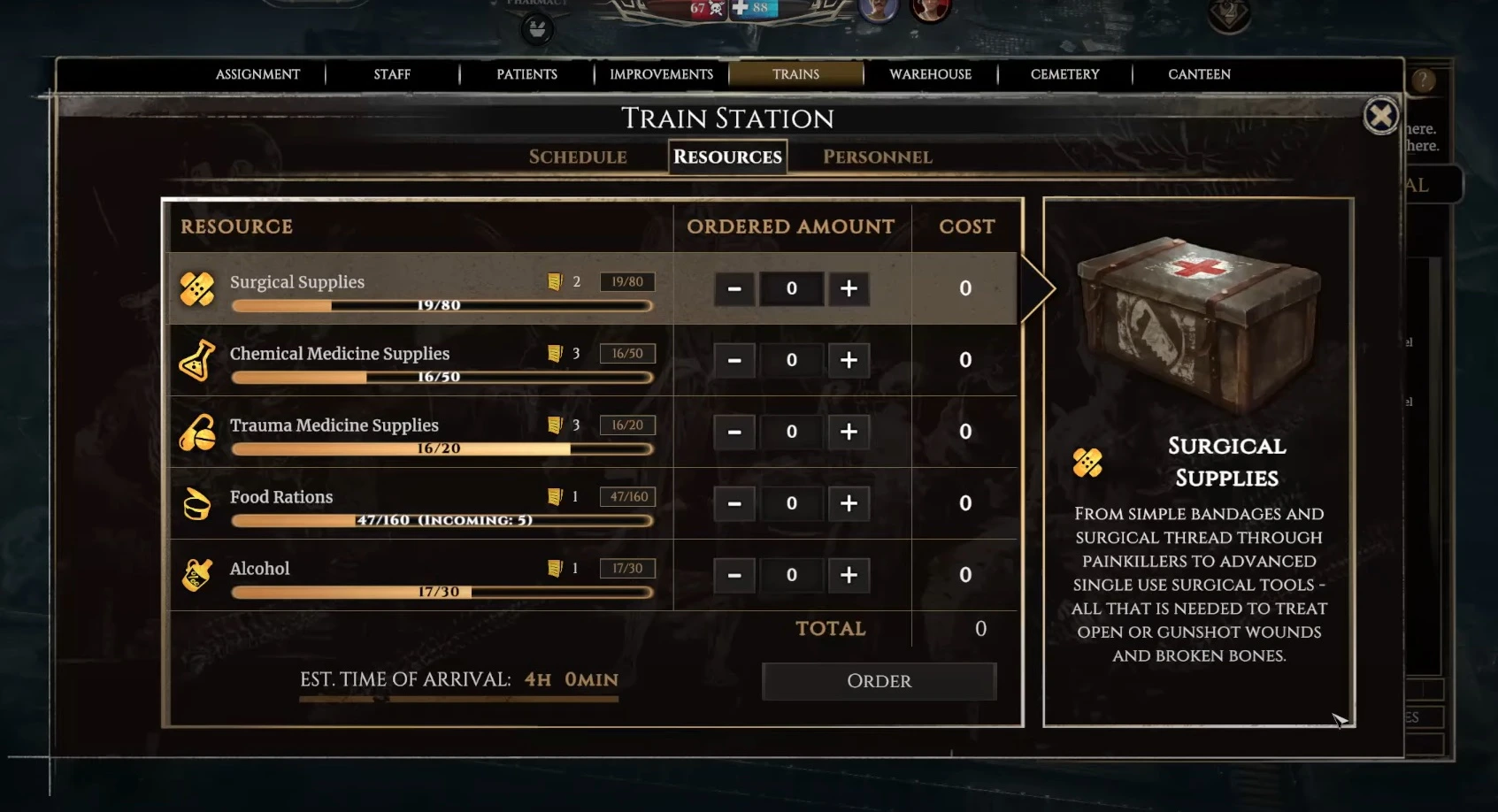Add Food Rations with the plus button
Screen dimensions: 1498x812
[849, 503]
